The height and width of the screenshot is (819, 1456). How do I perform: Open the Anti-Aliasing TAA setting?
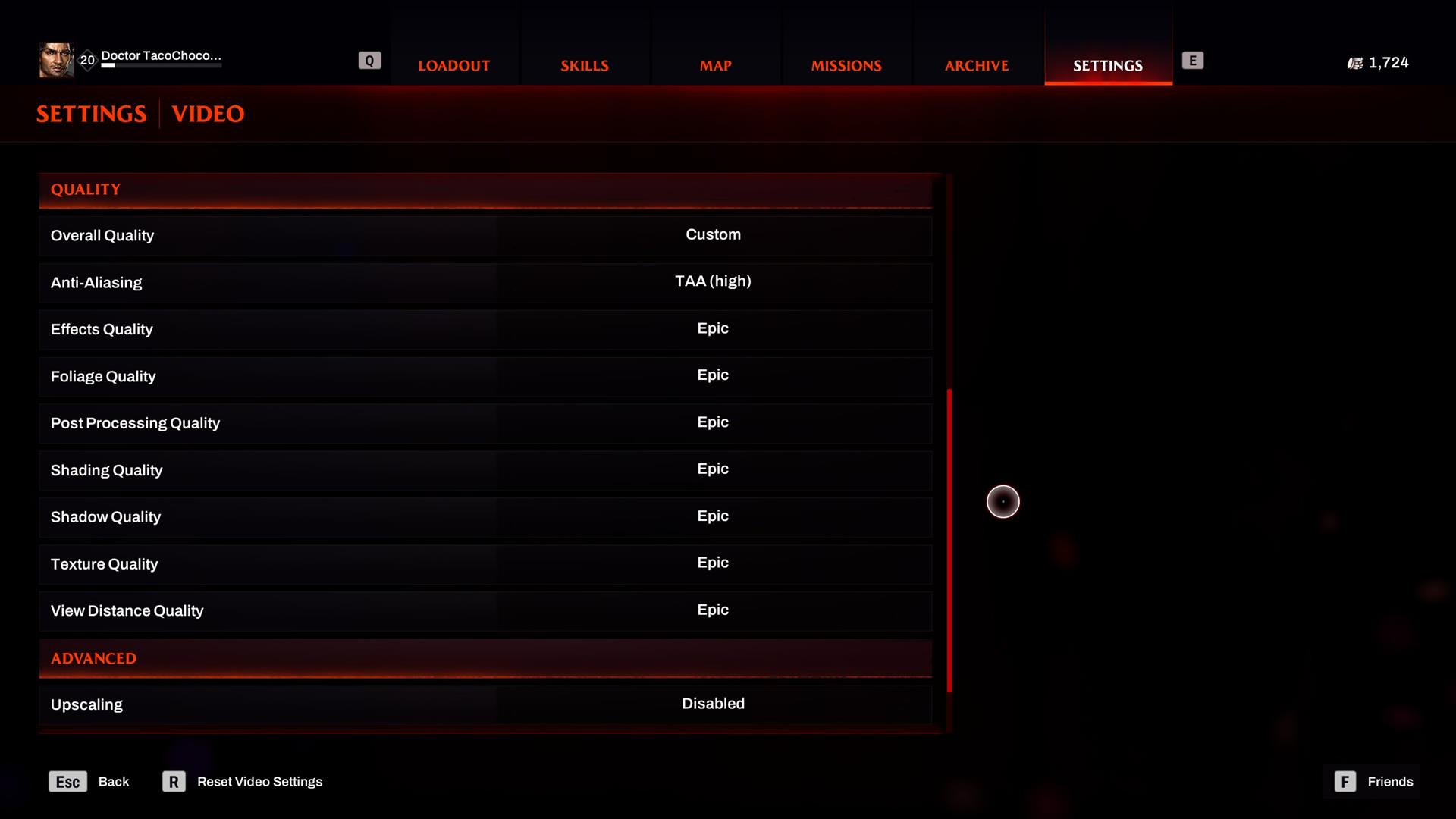[x=713, y=281]
